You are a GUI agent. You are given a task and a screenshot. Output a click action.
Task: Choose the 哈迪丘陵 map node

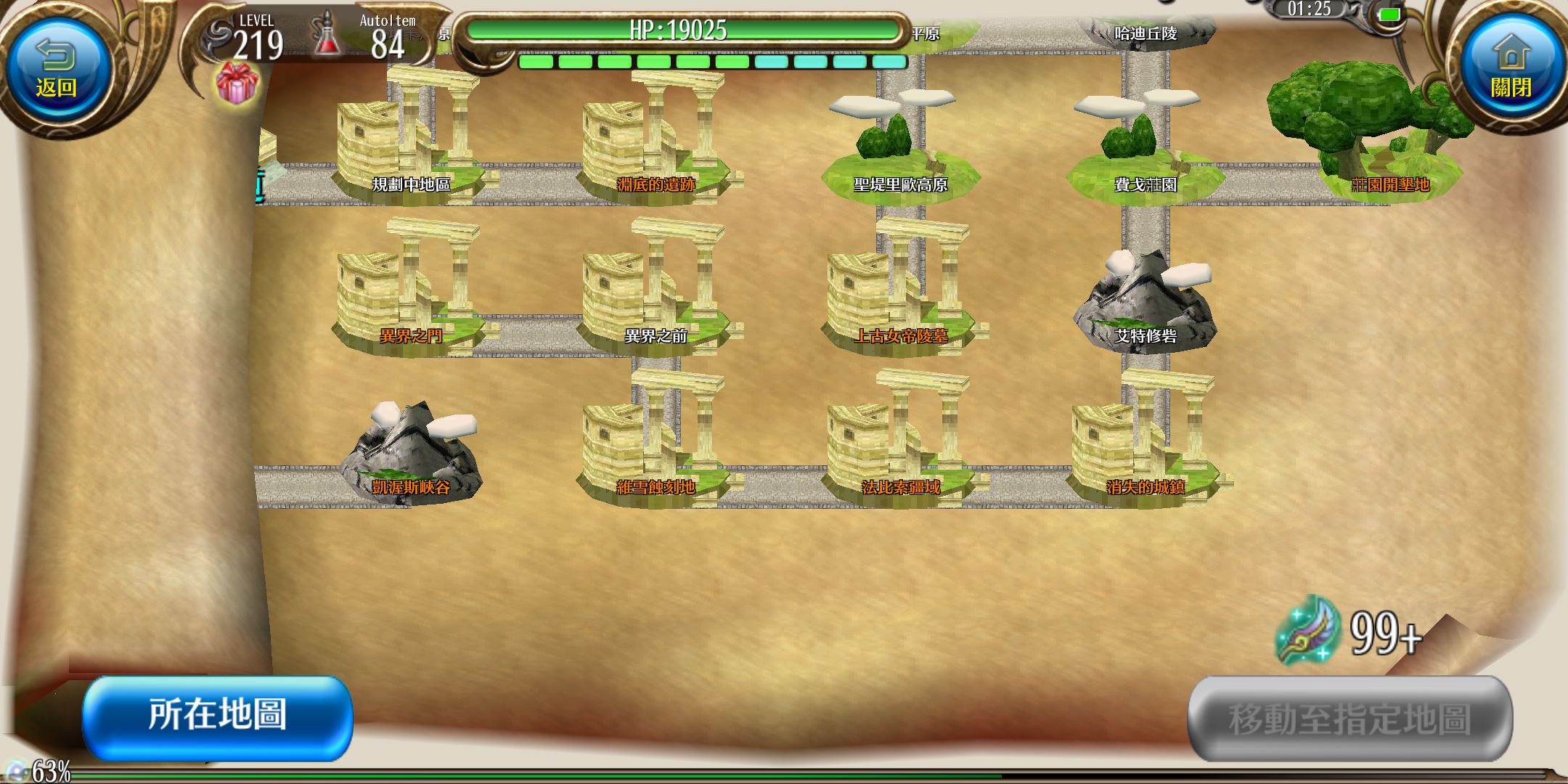point(1146,33)
